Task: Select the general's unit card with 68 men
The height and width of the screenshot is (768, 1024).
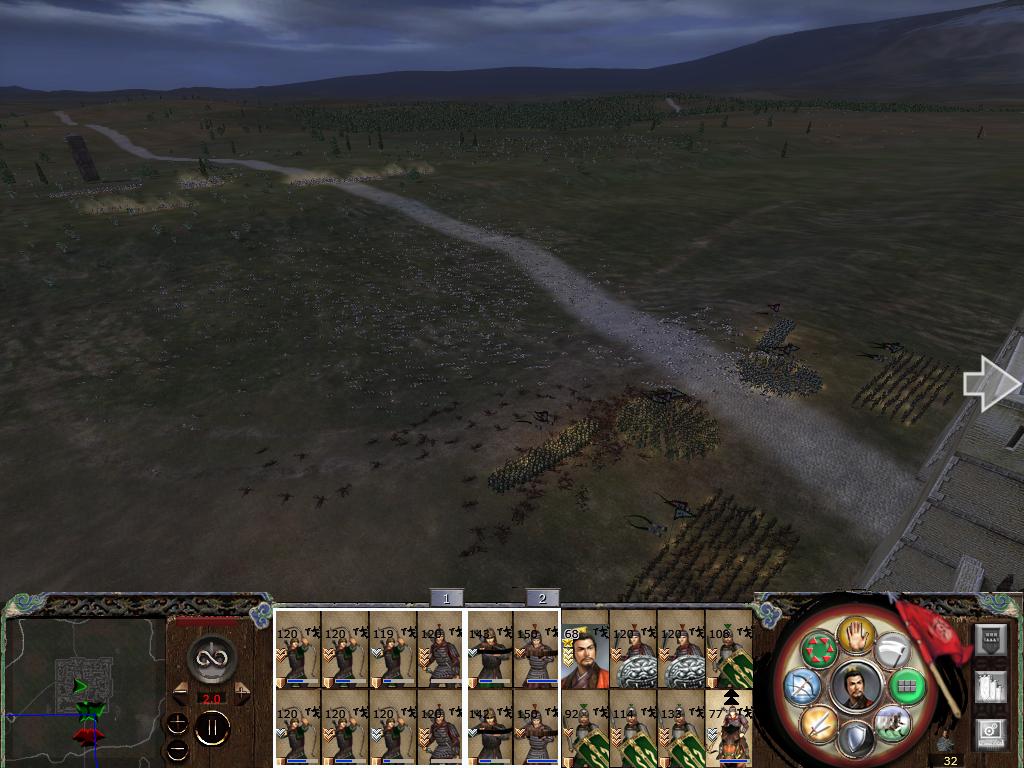Action: [x=585, y=650]
